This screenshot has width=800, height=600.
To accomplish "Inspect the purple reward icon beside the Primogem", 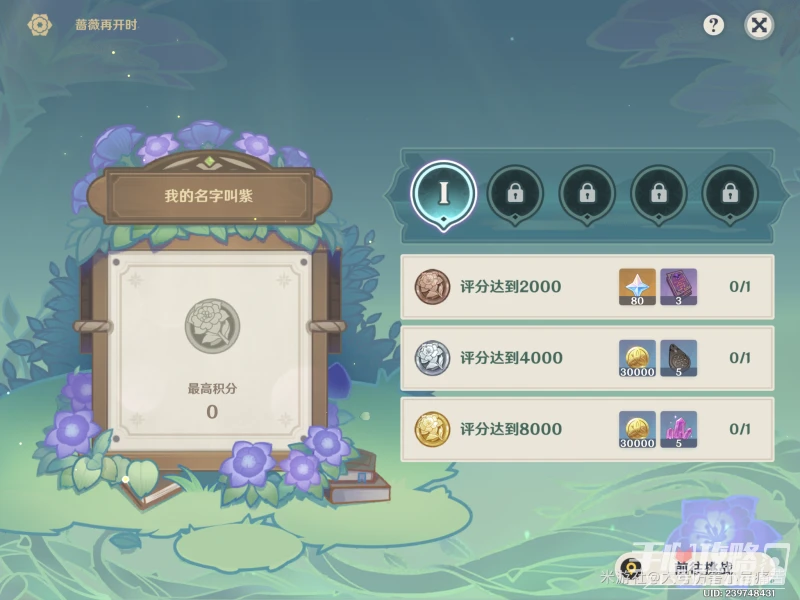I will (x=678, y=287).
